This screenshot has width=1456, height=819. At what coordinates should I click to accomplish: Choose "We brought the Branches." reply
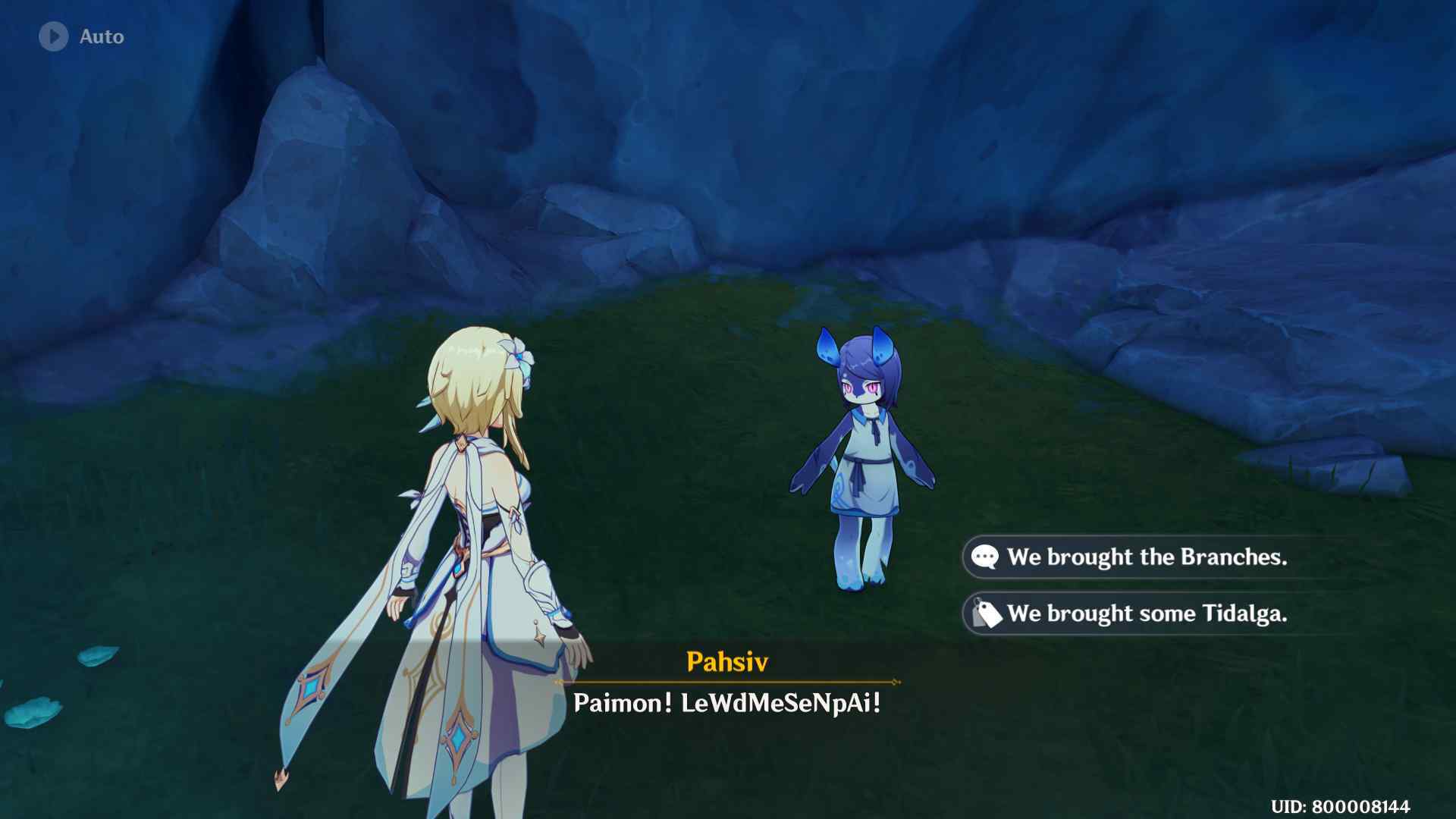coord(1146,557)
